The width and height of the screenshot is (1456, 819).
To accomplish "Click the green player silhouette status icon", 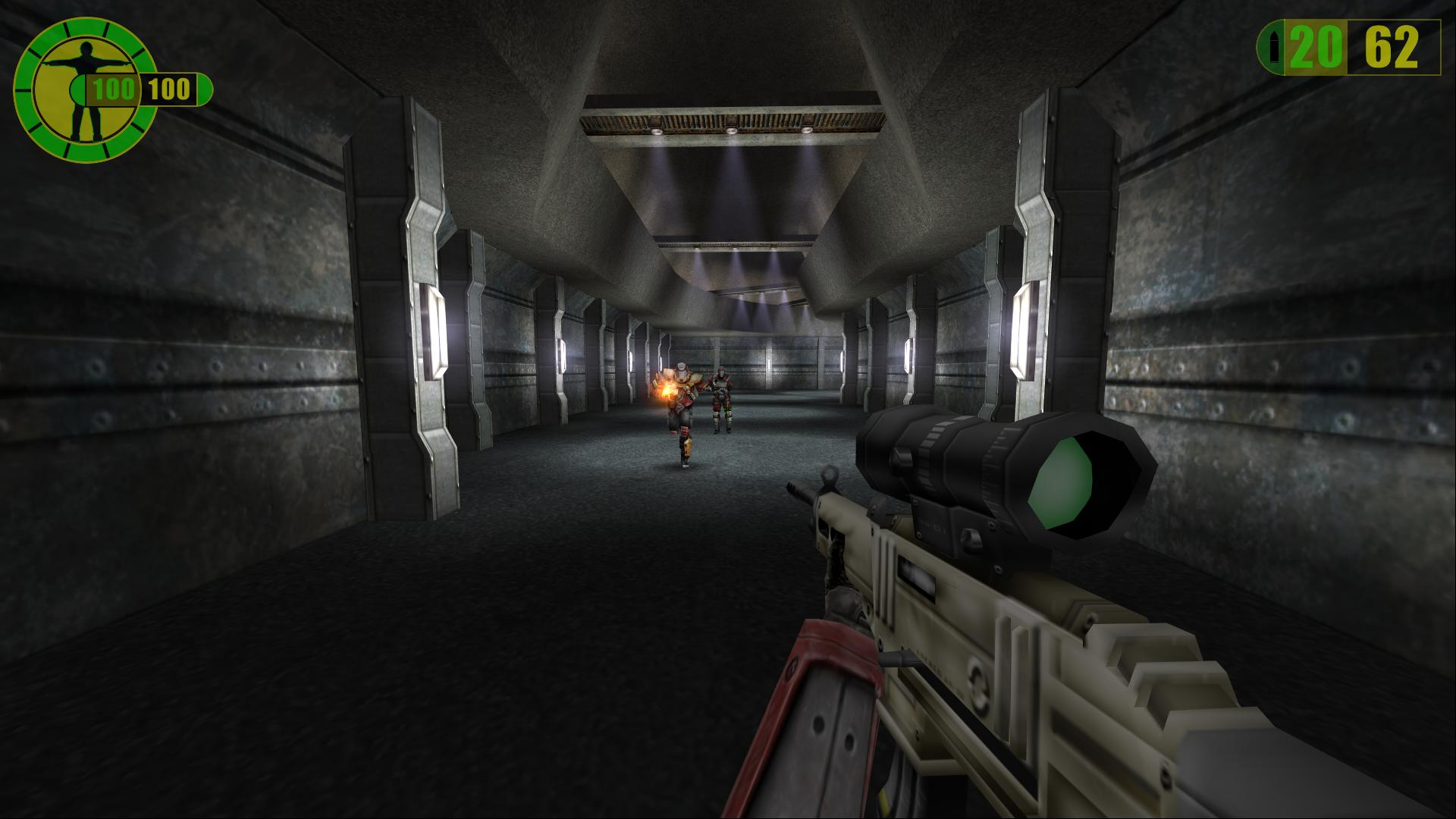I will [85, 89].
